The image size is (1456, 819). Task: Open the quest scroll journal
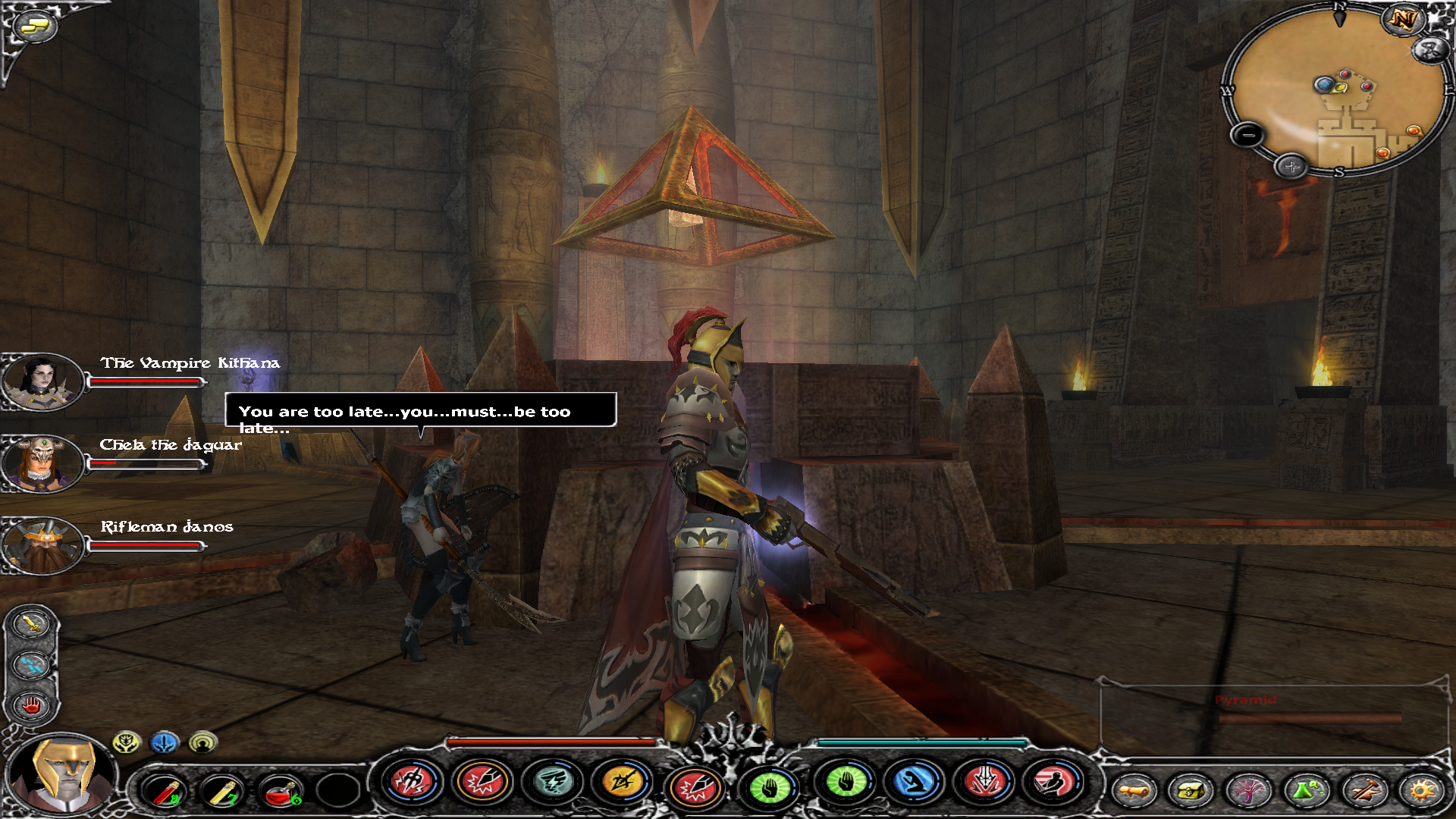tap(1133, 791)
